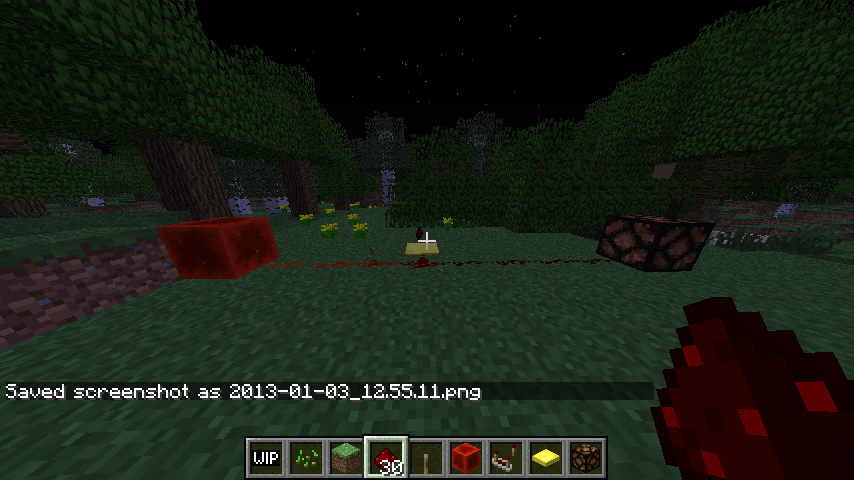Choose the redstone repeater slot
The image size is (854, 480).
pos(505,458)
